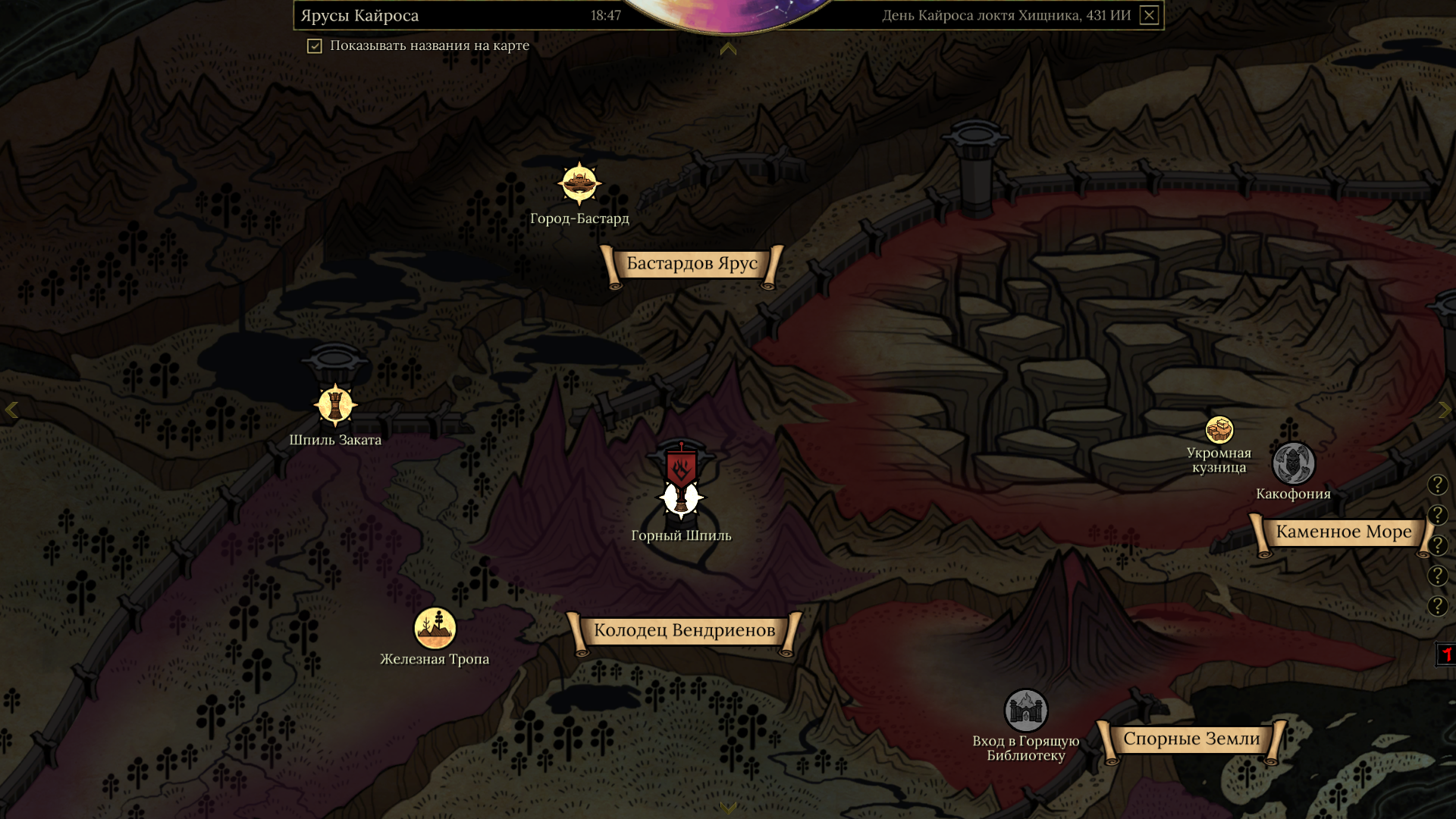Close the Tiers of Kyros map window
Image resolution: width=1456 pixels, height=819 pixels.
coord(1149,15)
